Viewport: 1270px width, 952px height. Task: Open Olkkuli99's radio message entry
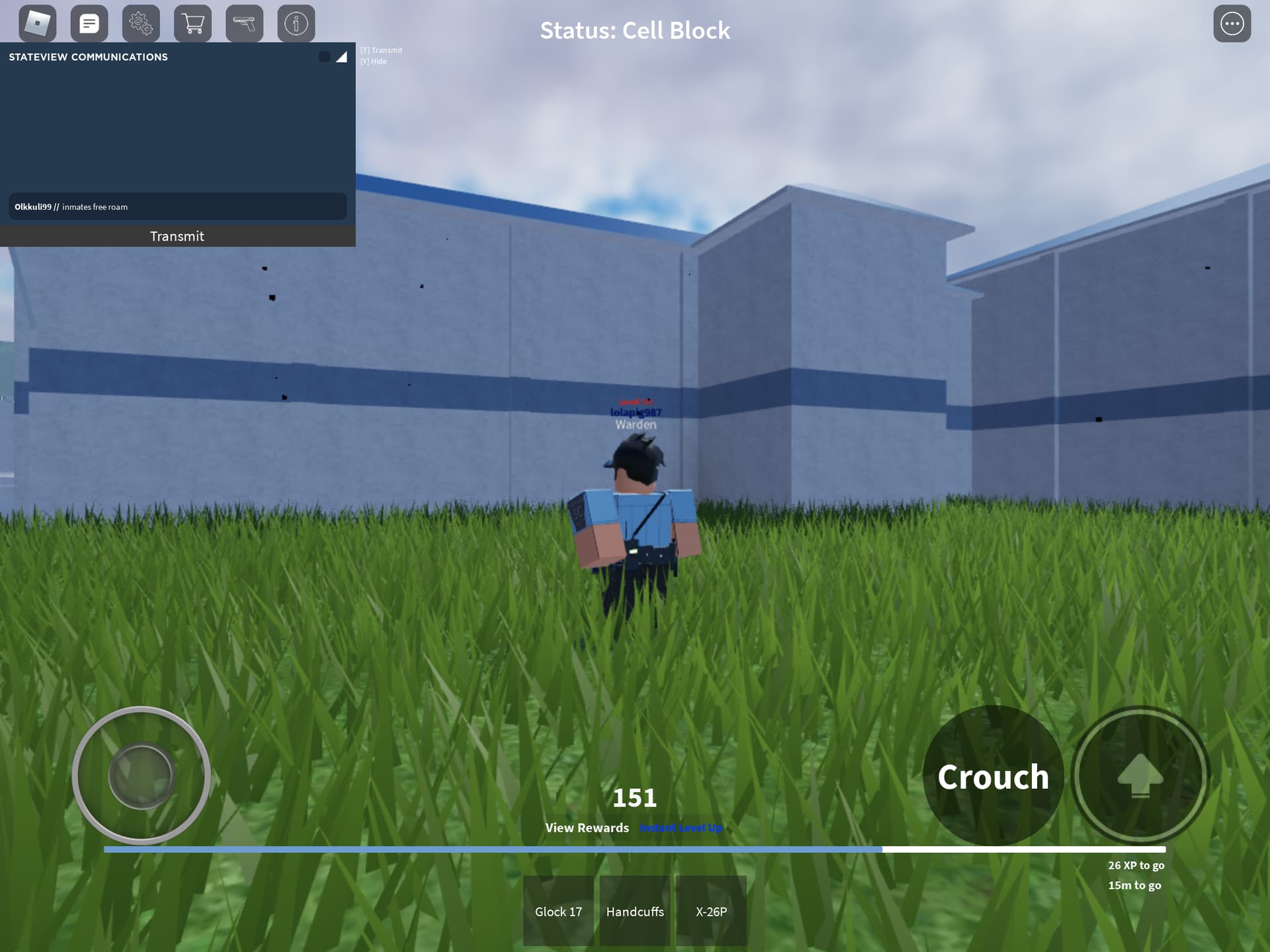coord(177,206)
